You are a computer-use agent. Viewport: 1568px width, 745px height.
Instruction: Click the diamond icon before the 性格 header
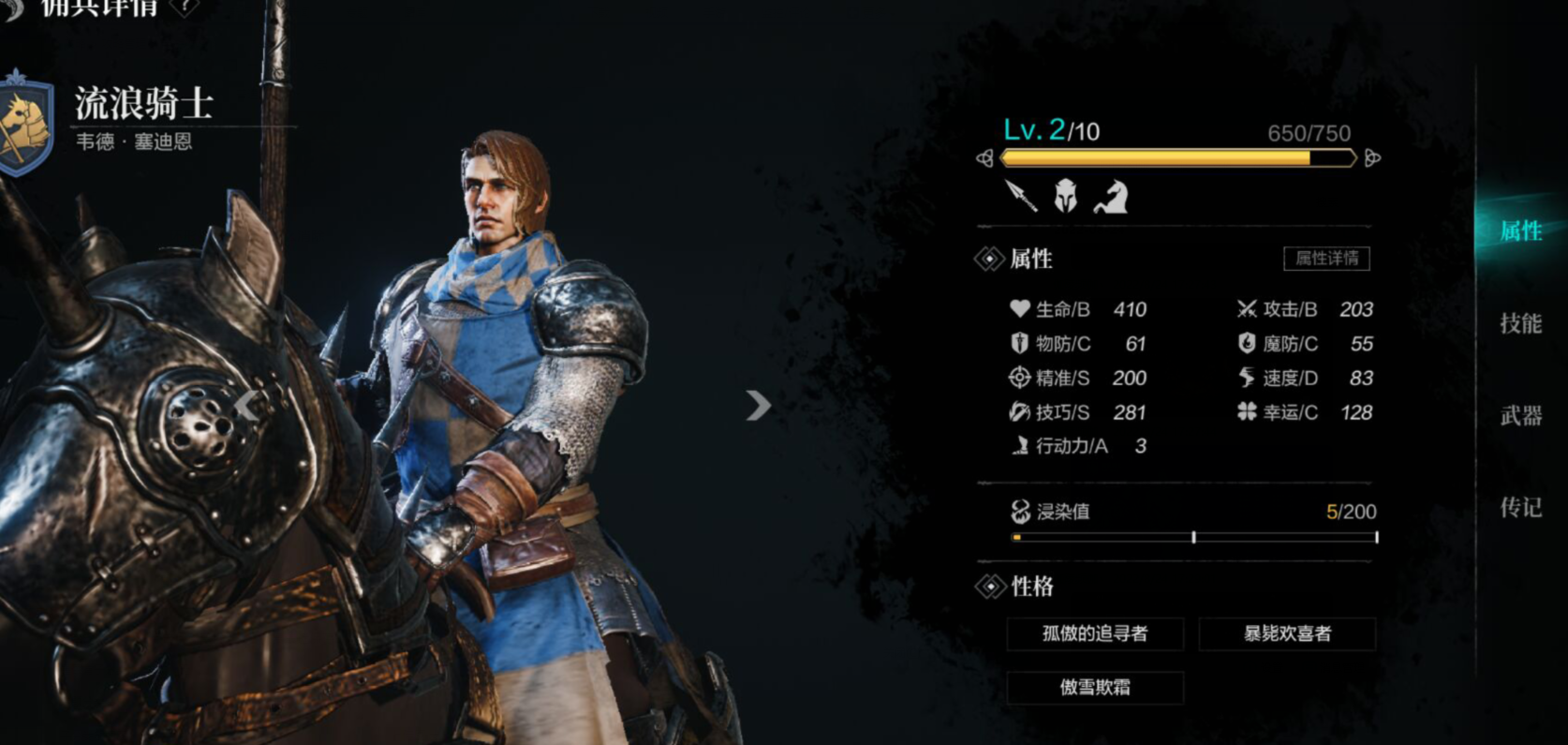click(990, 587)
